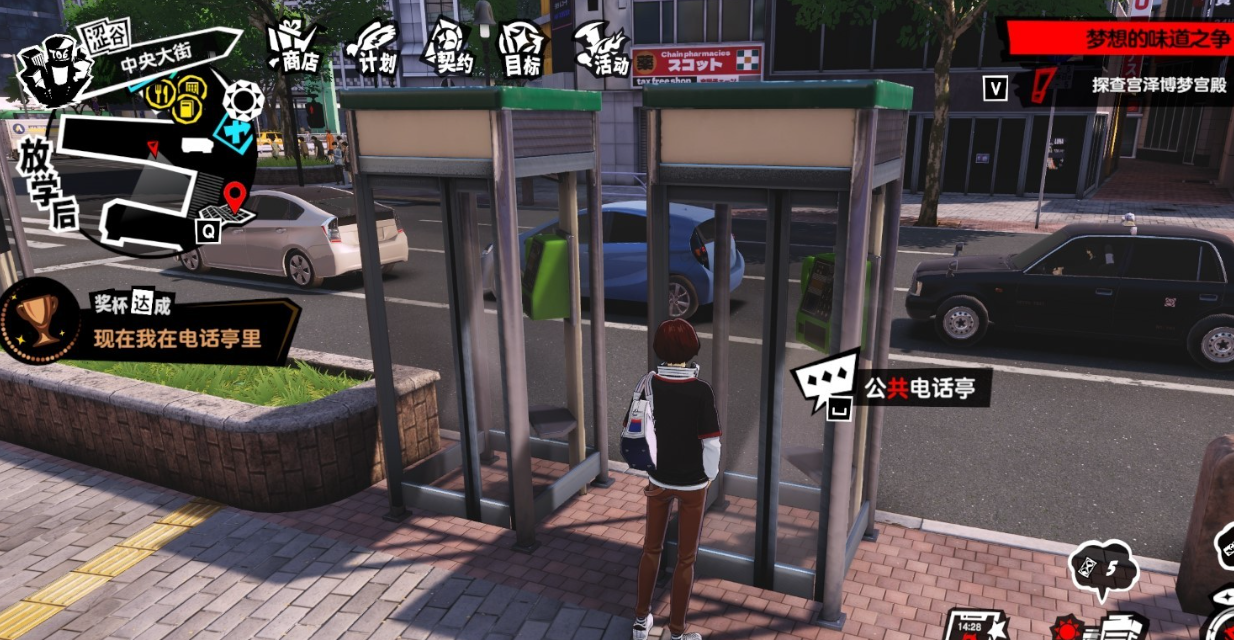Interact with the 公共电话亭 prompt
The height and width of the screenshot is (640, 1234).
(890, 386)
